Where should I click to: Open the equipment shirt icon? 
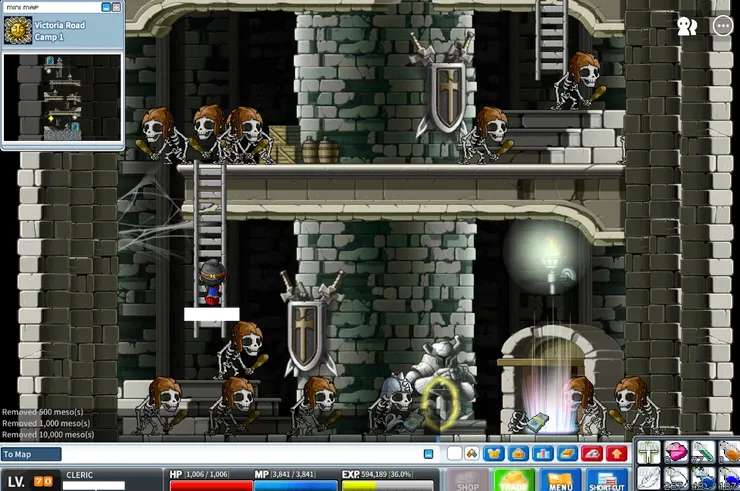tap(493, 454)
